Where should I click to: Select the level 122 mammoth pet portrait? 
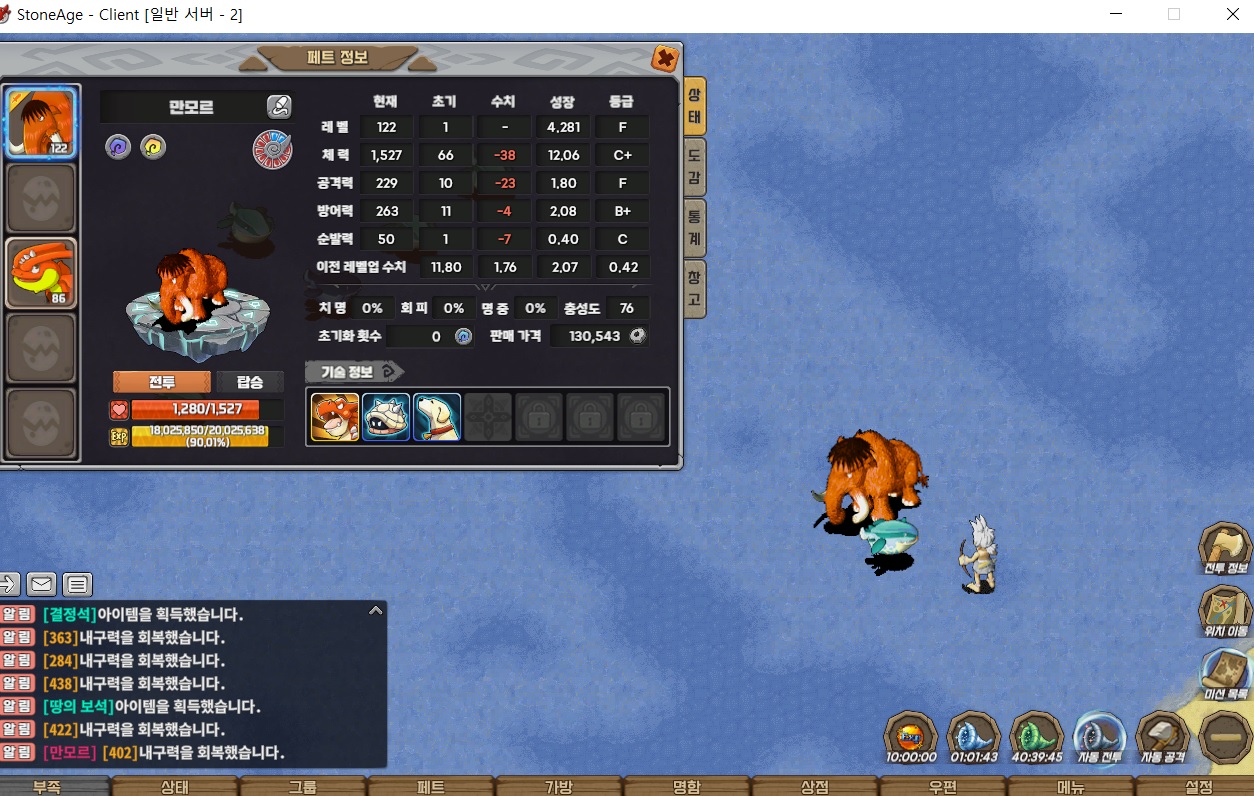pos(42,122)
